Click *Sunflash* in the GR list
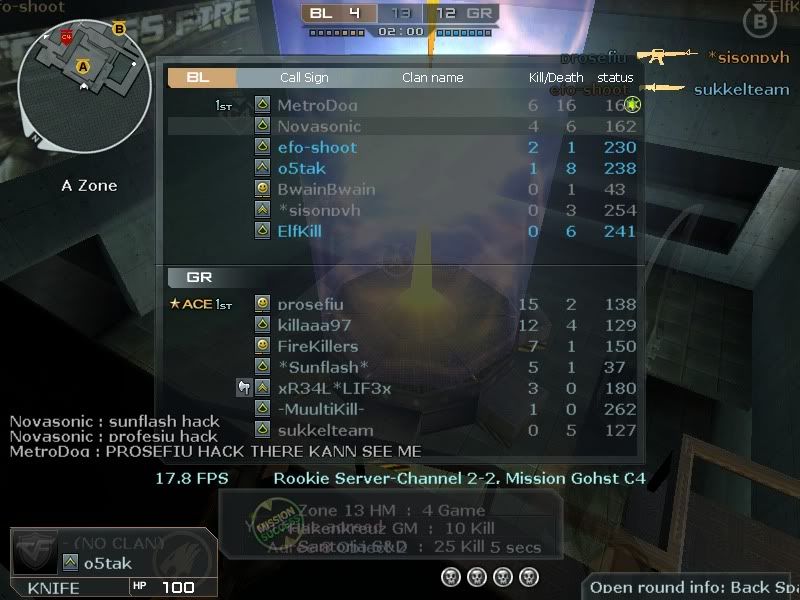Image resolution: width=800 pixels, height=600 pixels. 323,367
